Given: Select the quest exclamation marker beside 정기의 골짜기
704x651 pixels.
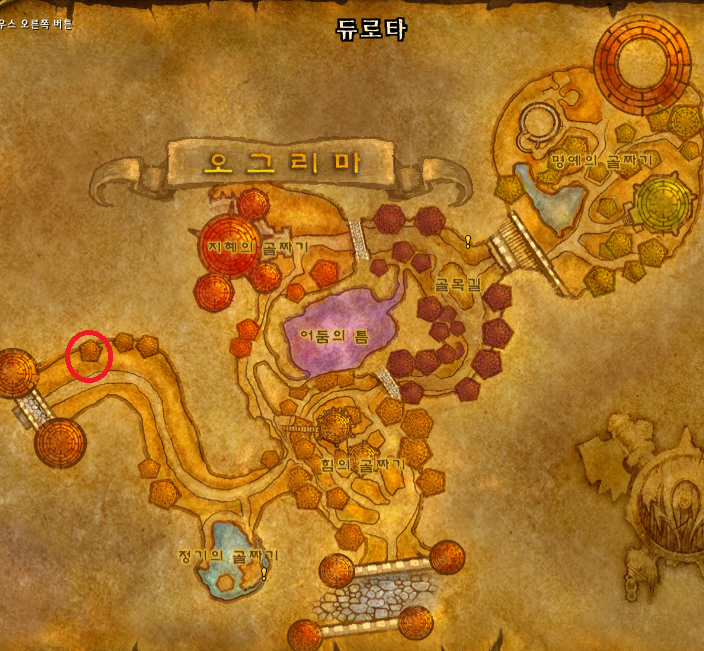Looking at the screenshot, I should tap(264, 573).
